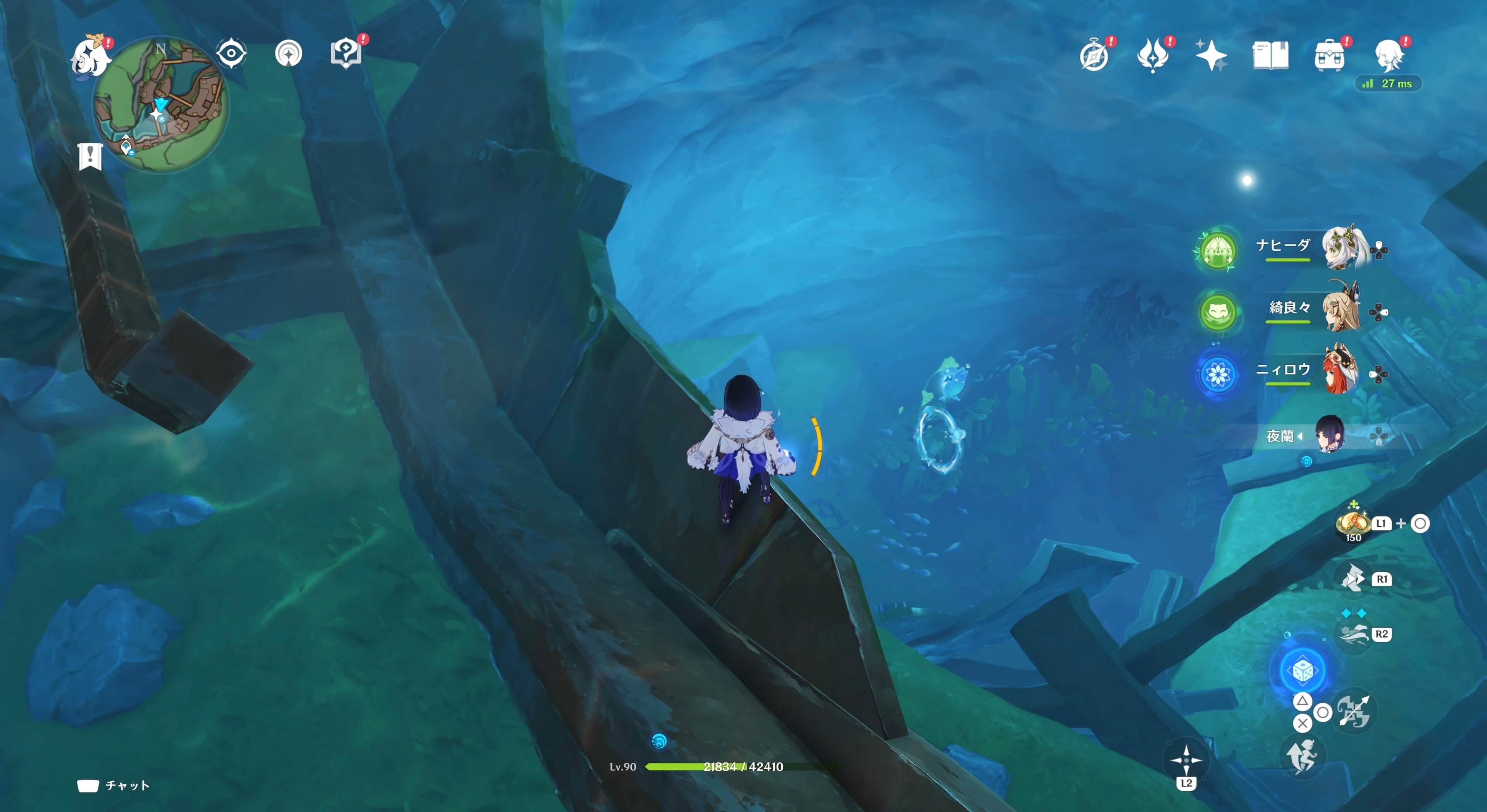Open the circular minimap
This screenshot has height=812, width=1487.
[161, 105]
